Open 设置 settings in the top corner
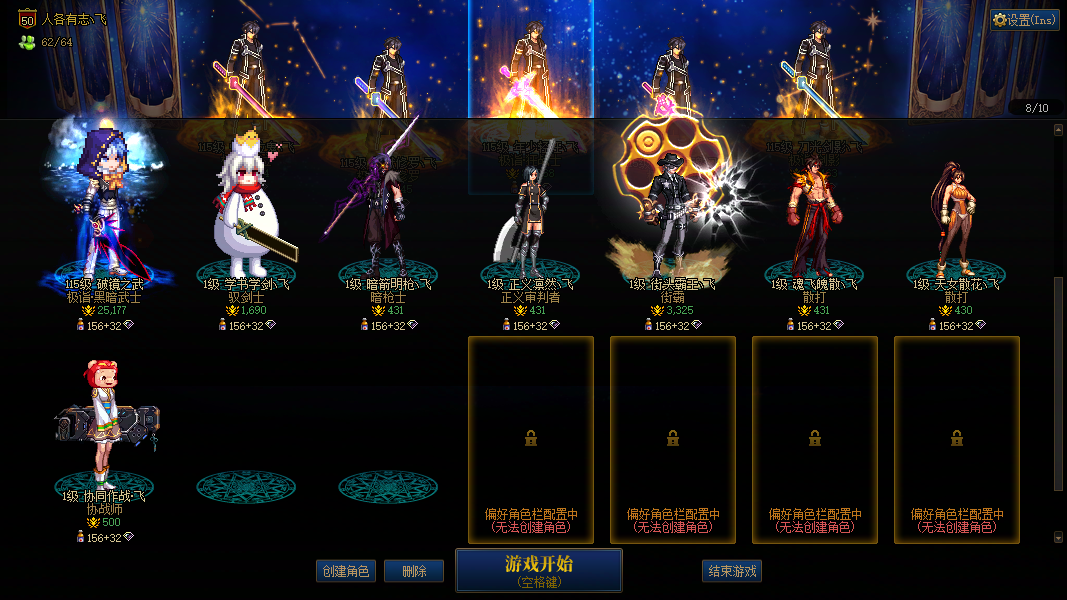The image size is (1067, 600). pyautogui.click(x=1025, y=20)
